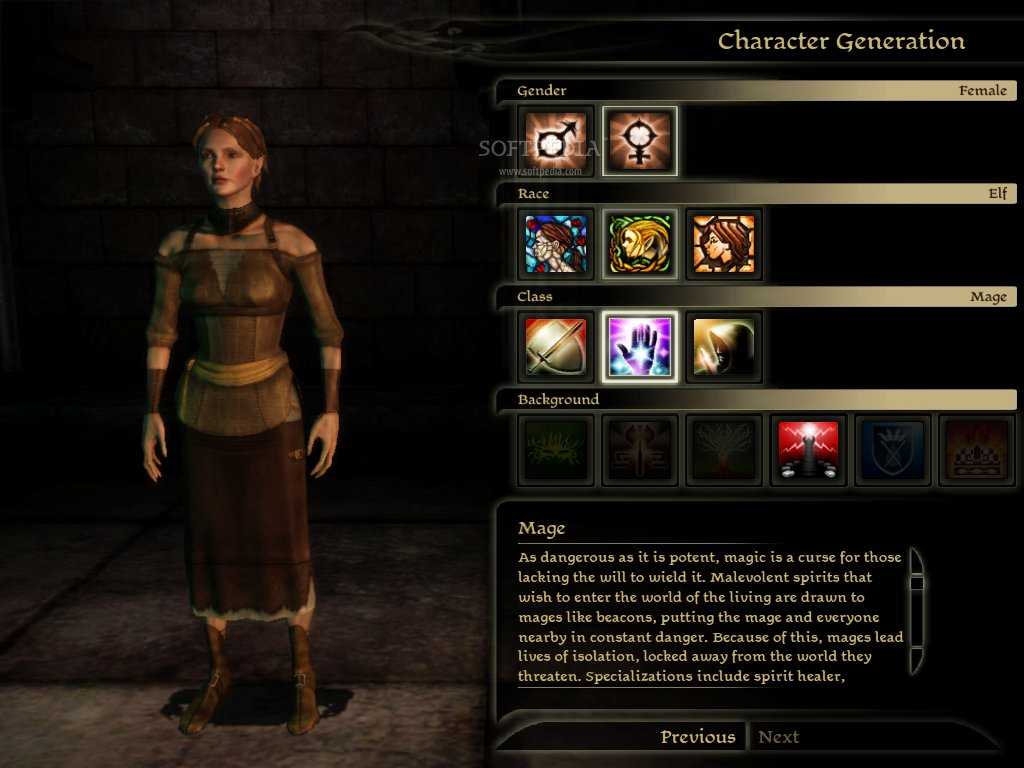The image size is (1024, 768).
Task: Go back with the Previous button
Action: (x=697, y=737)
